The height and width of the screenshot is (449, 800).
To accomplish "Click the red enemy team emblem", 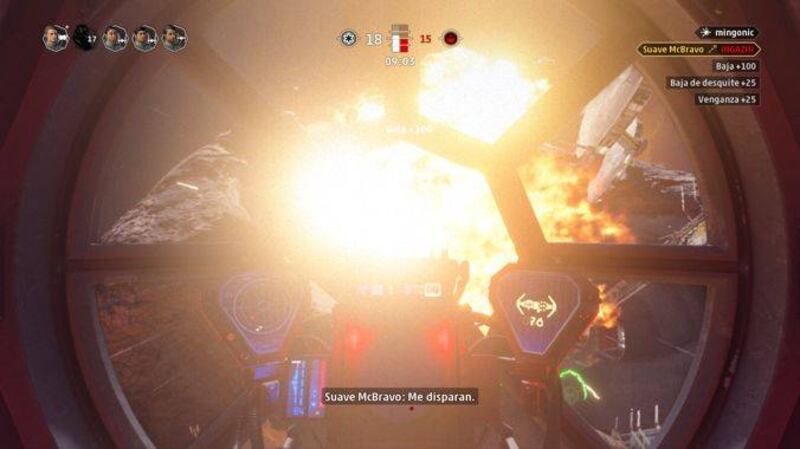I will pos(452,38).
